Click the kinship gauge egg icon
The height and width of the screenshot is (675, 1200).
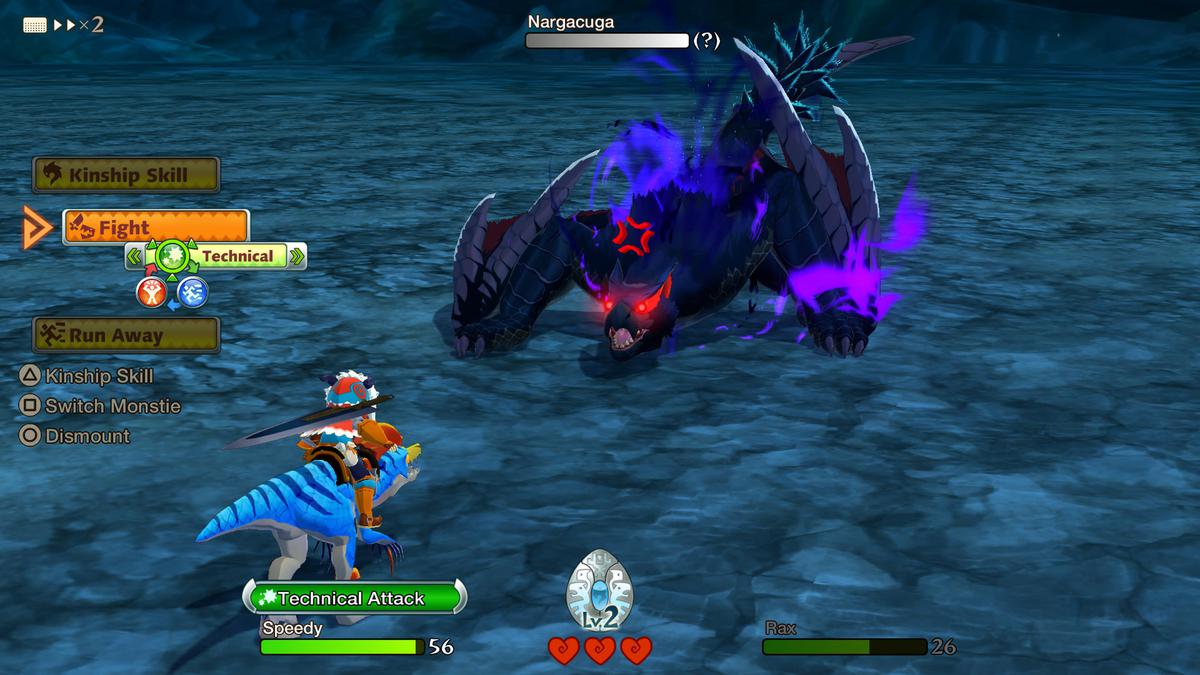(599, 592)
